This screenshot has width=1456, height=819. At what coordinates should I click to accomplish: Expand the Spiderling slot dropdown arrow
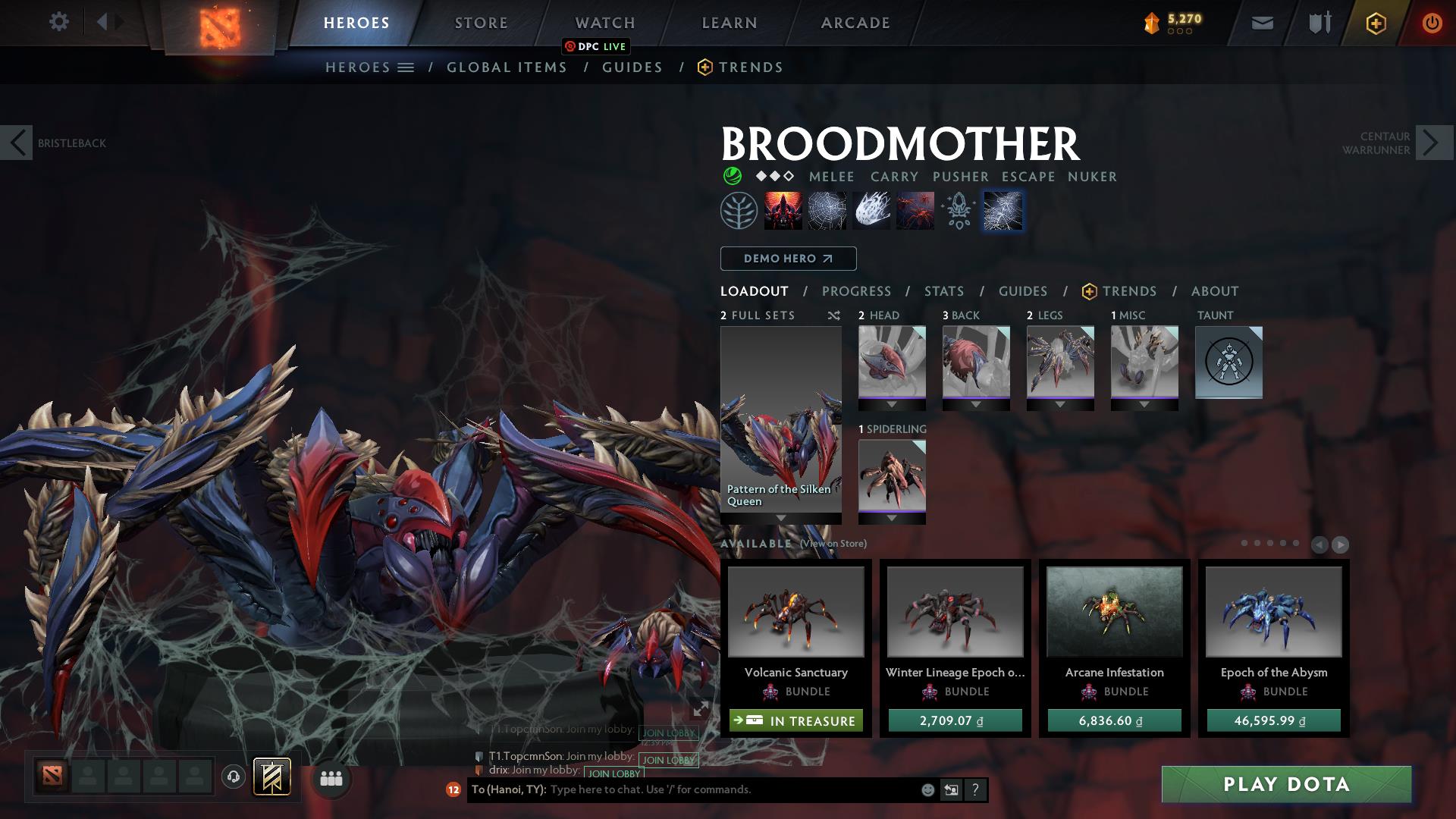tap(891, 518)
